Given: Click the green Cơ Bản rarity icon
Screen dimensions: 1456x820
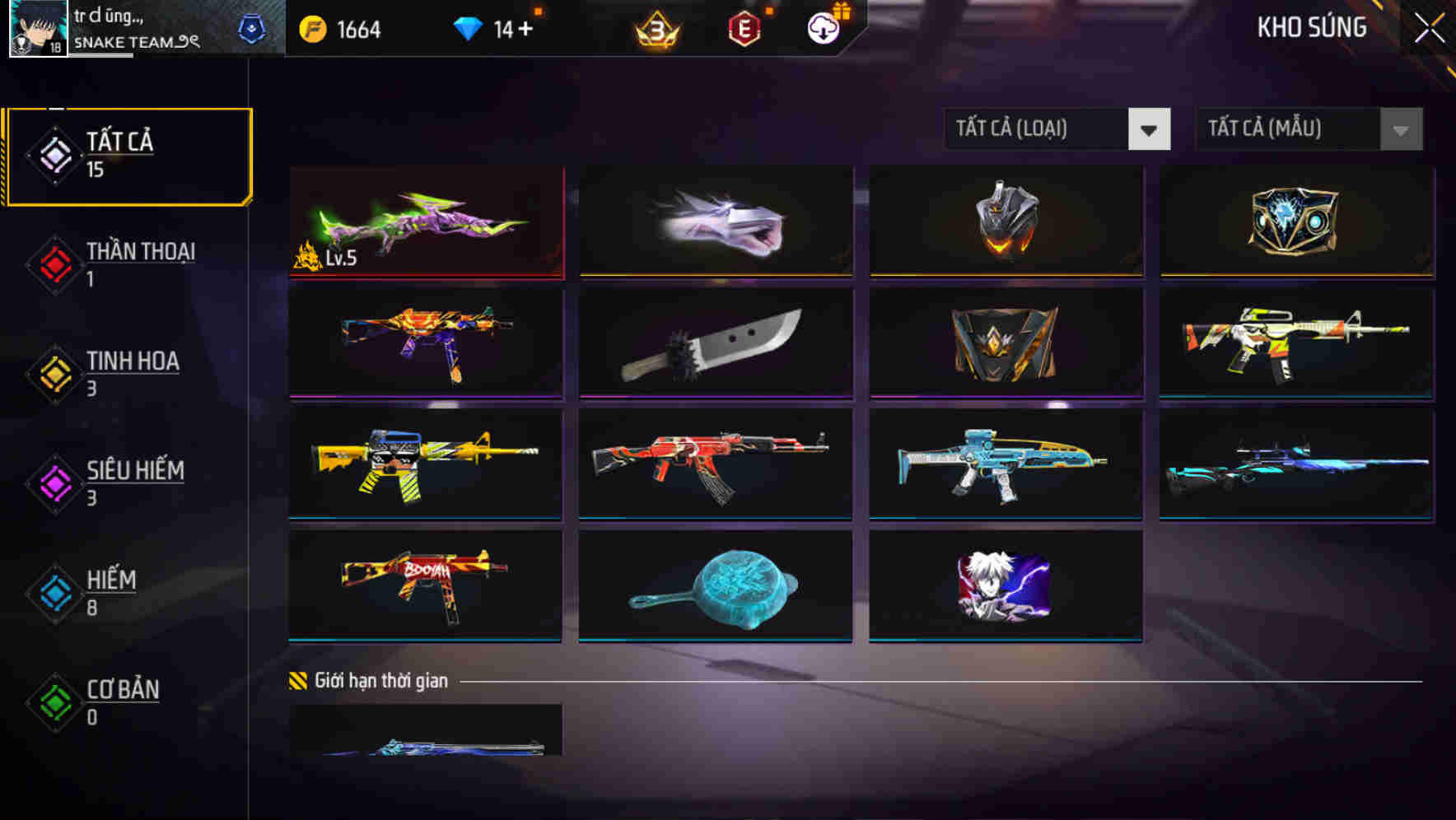Looking at the screenshot, I should click(x=53, y=704).
